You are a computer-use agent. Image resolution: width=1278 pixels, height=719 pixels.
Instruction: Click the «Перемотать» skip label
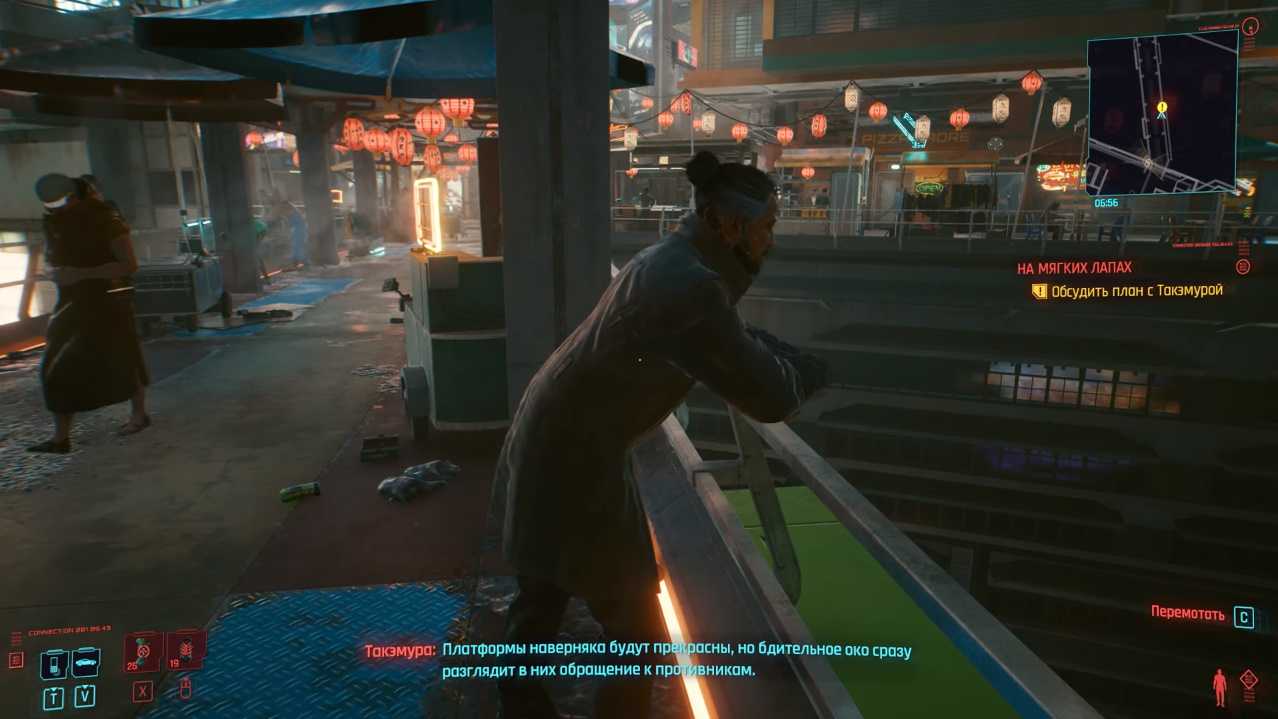[1187, 613]
